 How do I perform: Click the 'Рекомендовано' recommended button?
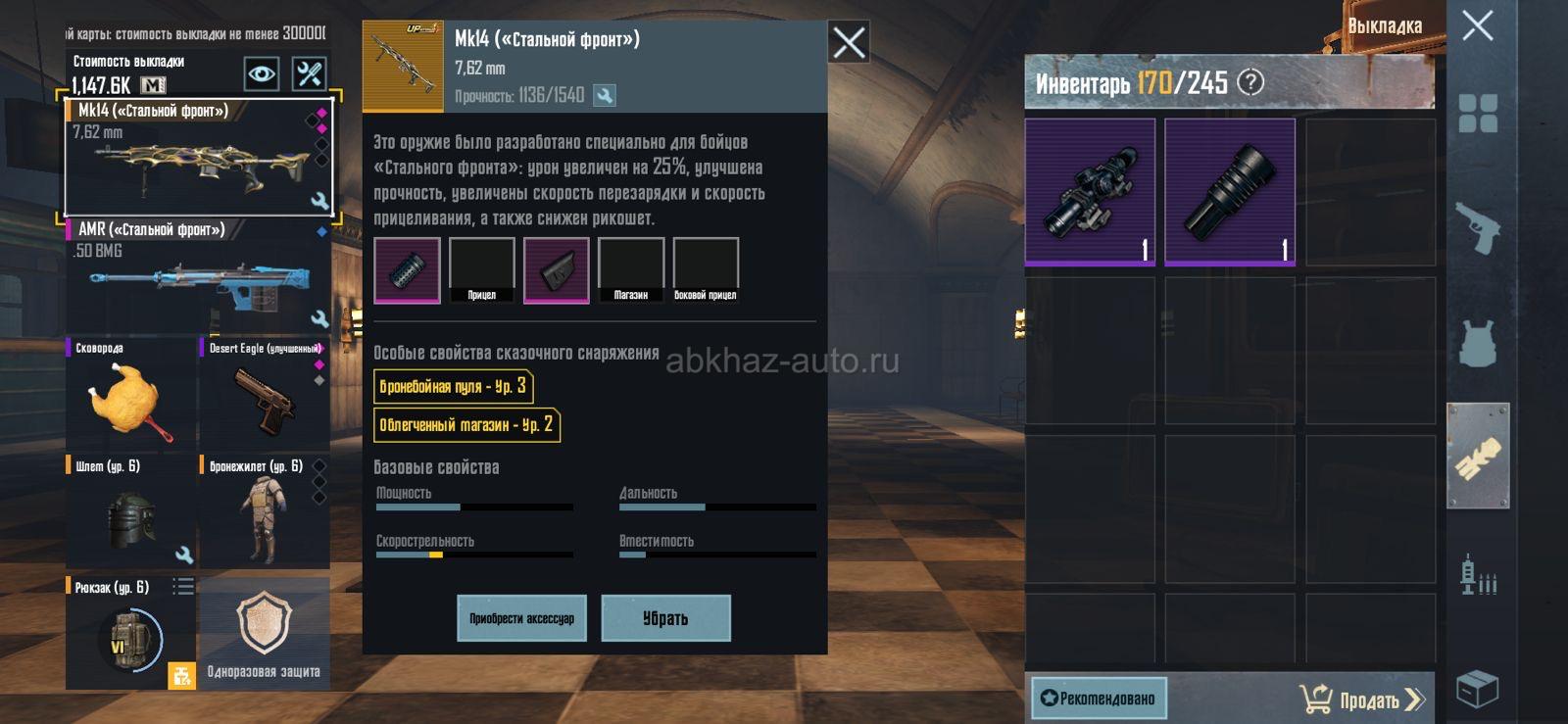tap(1099, 699)
